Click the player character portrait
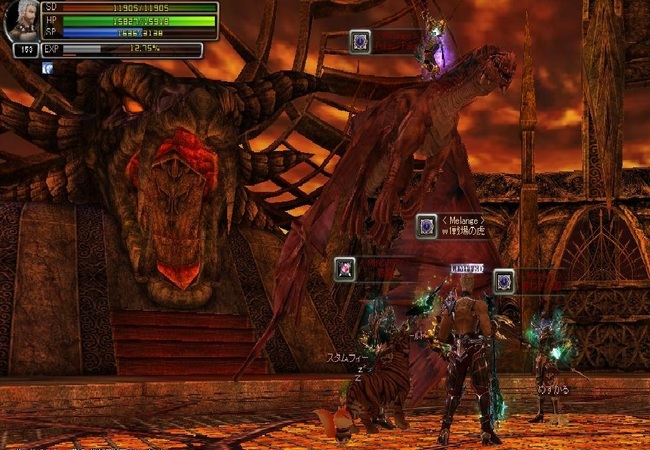 pos(21,23)
